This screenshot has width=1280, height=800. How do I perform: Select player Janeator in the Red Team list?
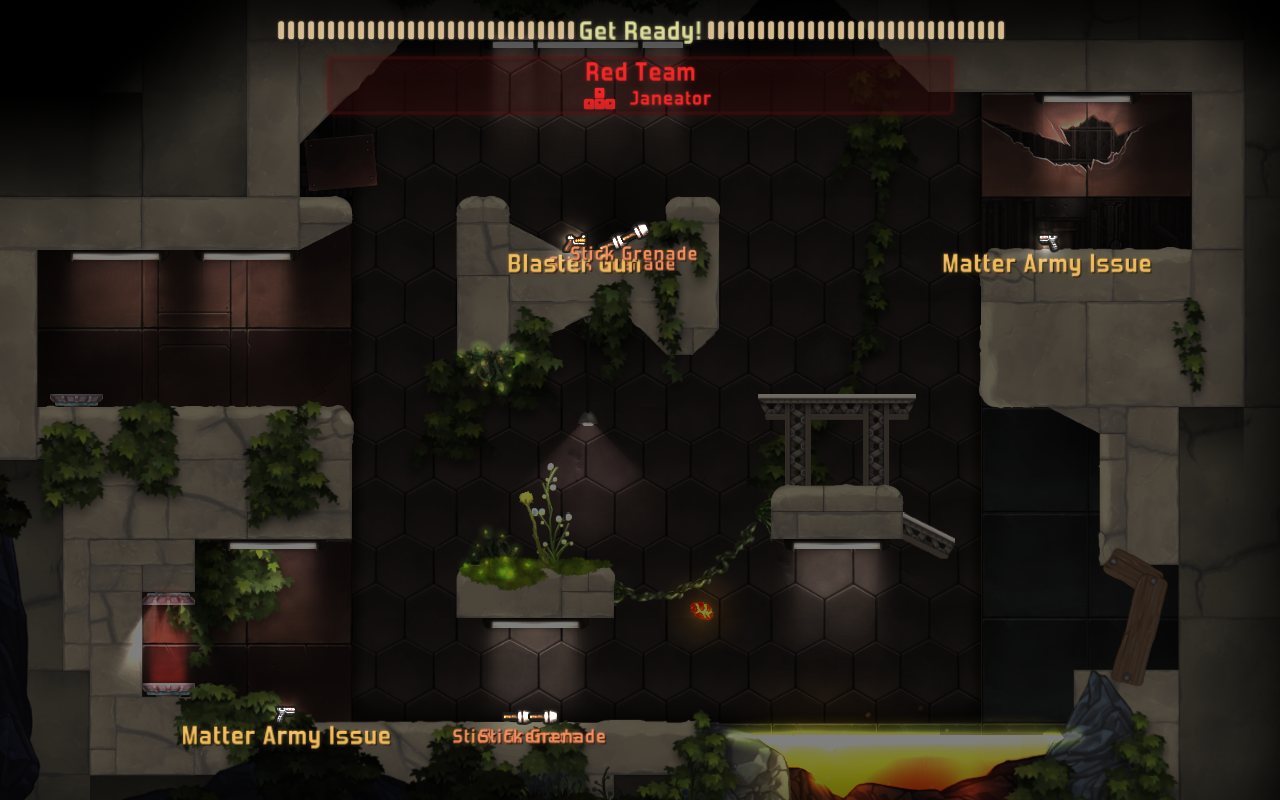click(x=669, y=98)
